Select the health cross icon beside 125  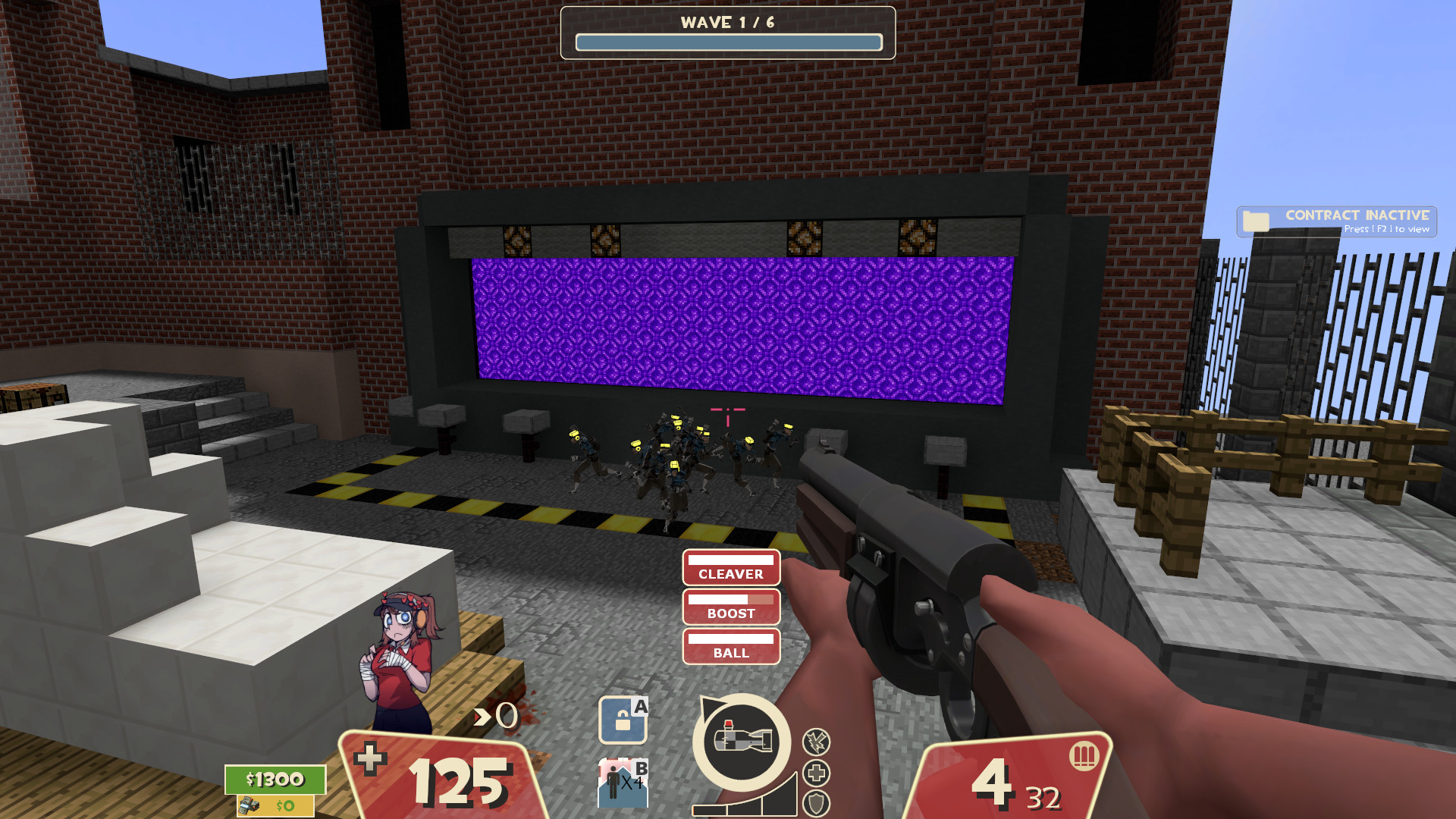tap(369, 758)
